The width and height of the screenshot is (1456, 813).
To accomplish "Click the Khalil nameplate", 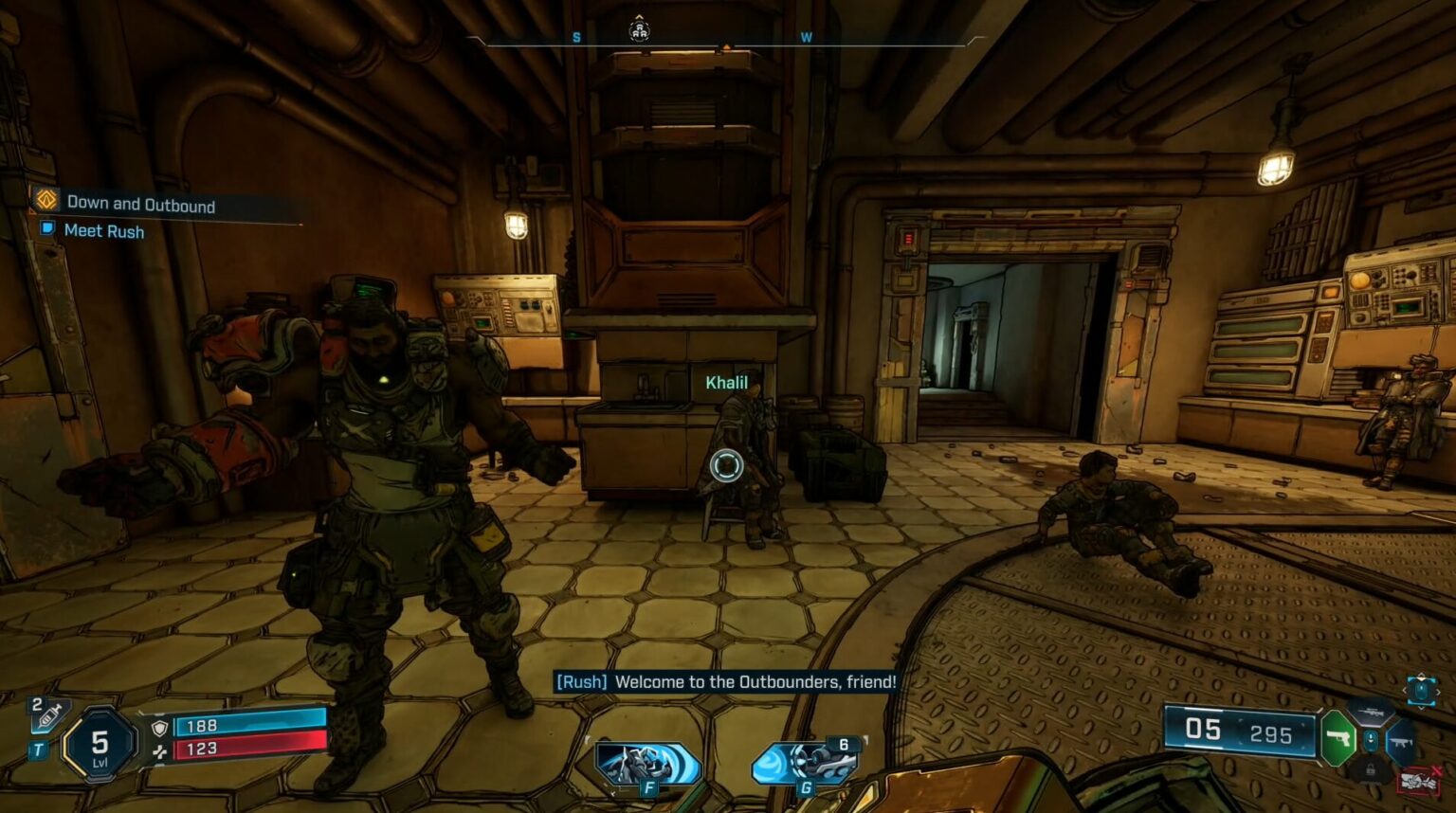I will point(726,383).
